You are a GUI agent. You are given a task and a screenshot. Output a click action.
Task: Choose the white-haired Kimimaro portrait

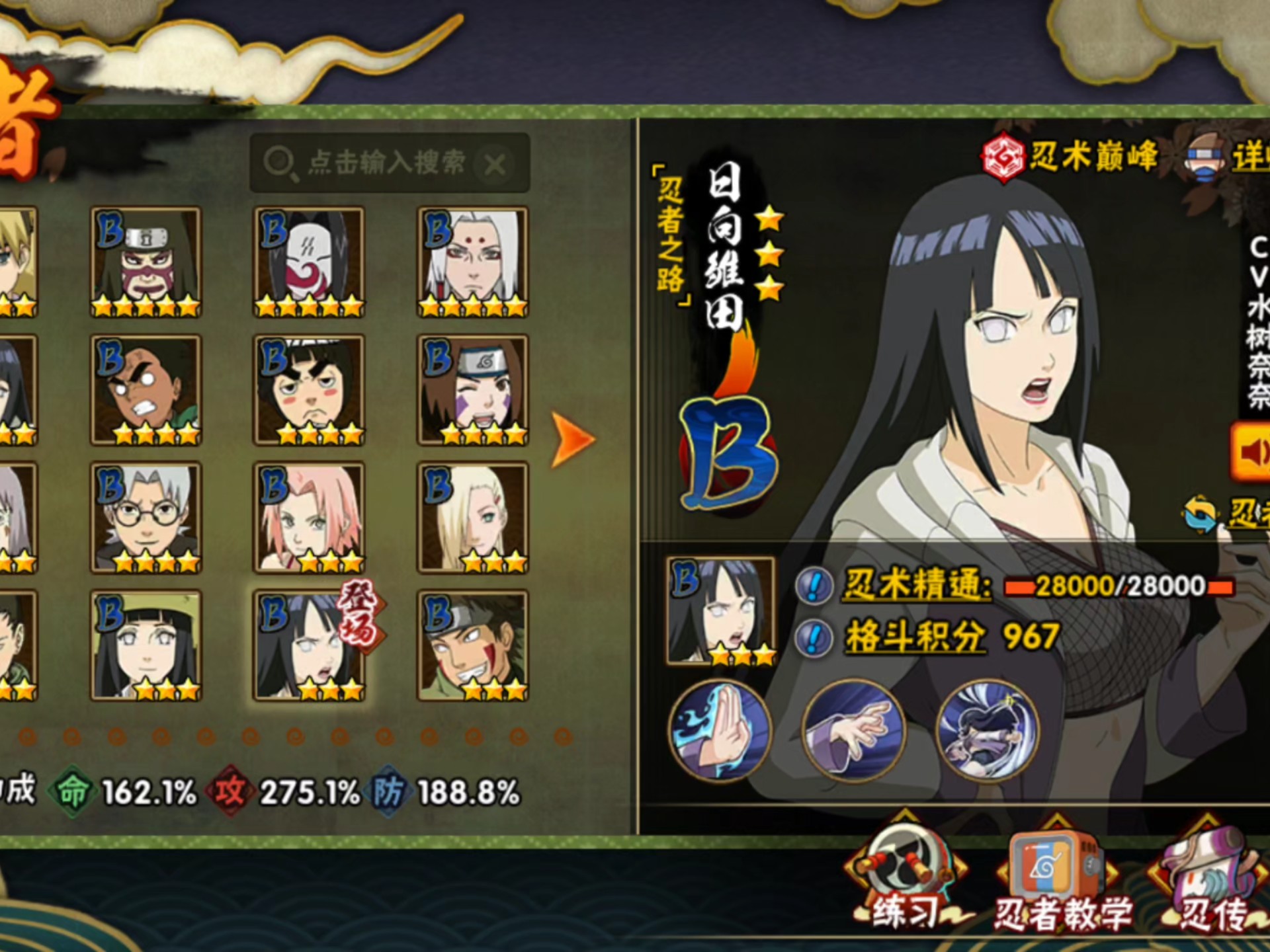pyautogui.click(x=472, y=262)
